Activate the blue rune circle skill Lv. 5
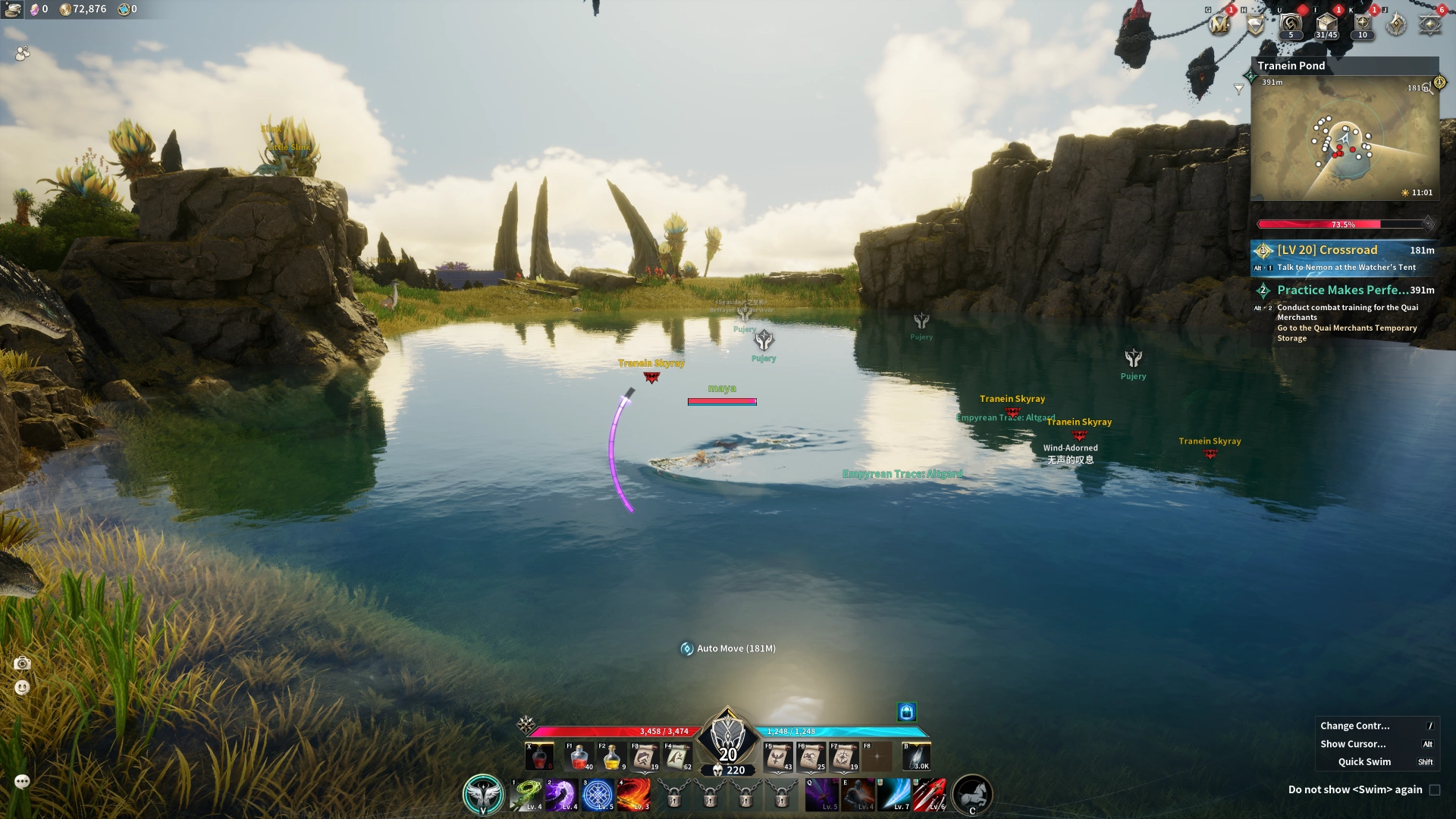 point(598,795)
